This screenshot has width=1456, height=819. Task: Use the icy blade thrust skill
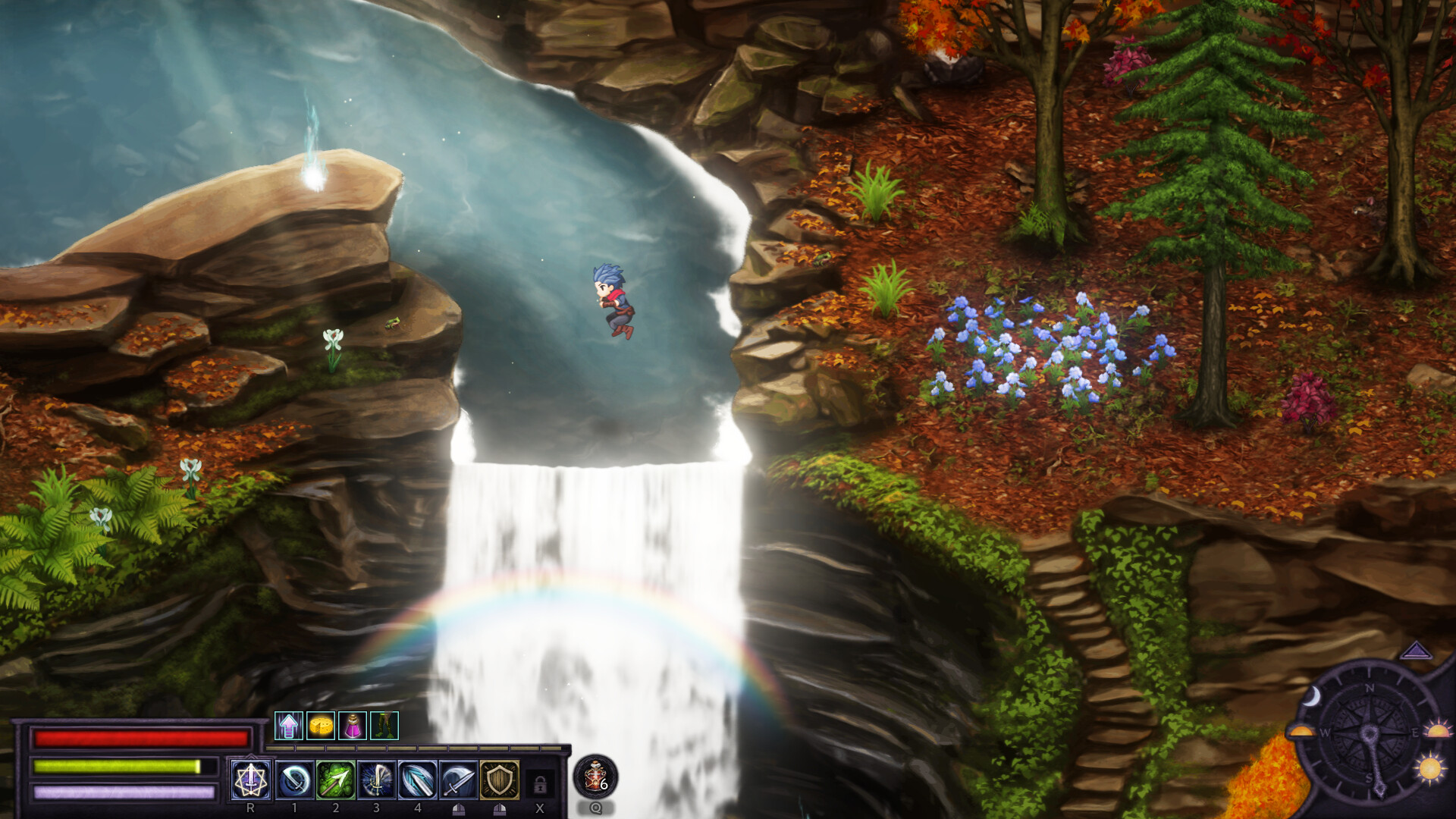[x=417, y=780]
